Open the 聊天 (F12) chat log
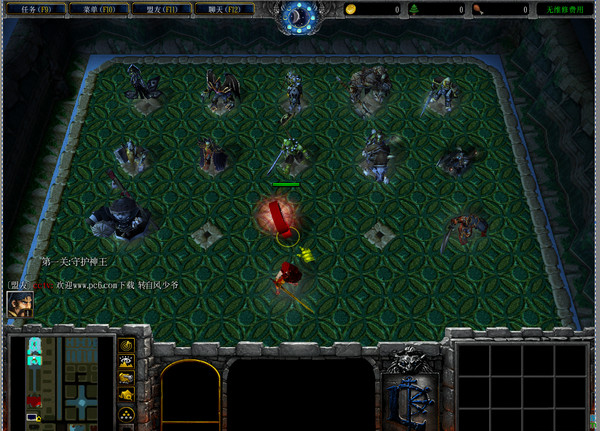 [222, 9]
